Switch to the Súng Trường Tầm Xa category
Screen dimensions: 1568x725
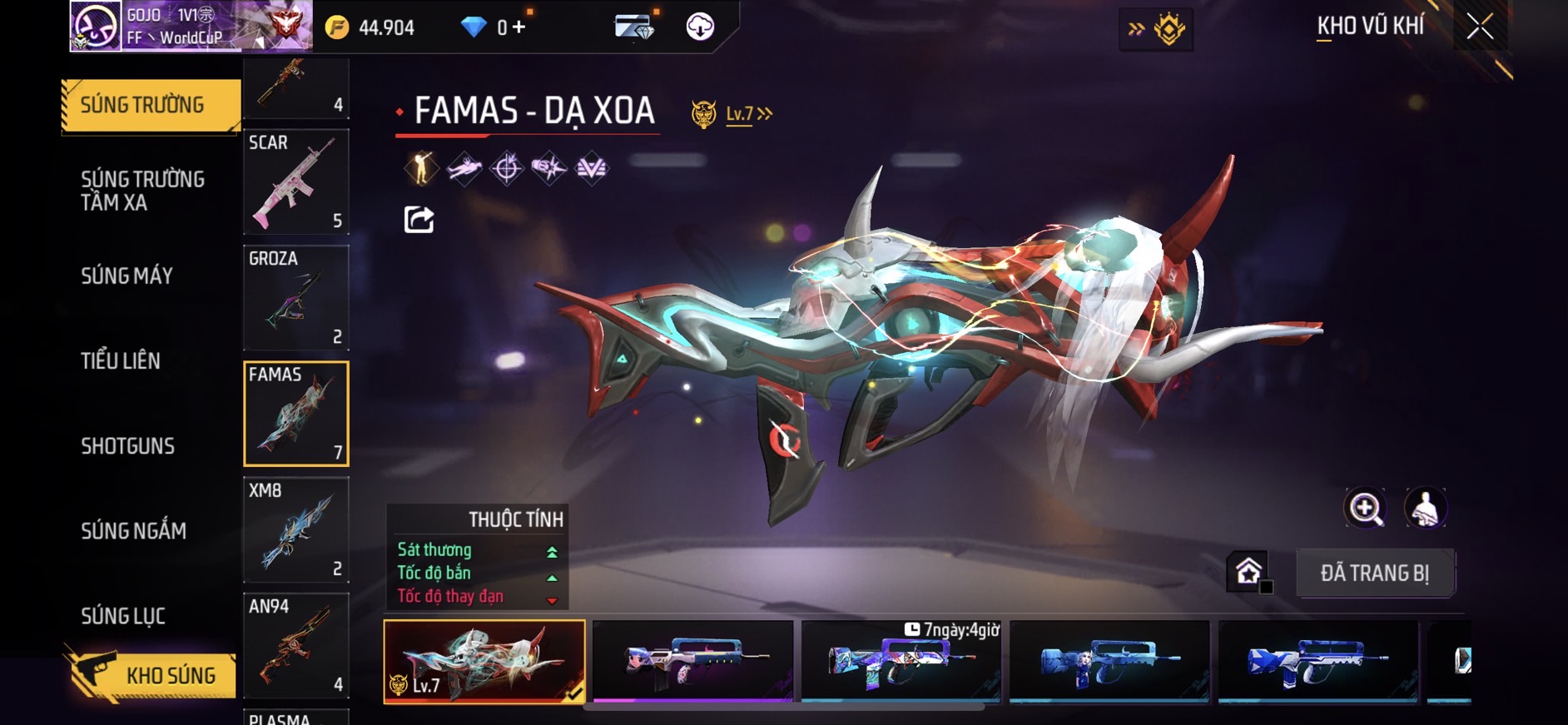tap(142, 191)
